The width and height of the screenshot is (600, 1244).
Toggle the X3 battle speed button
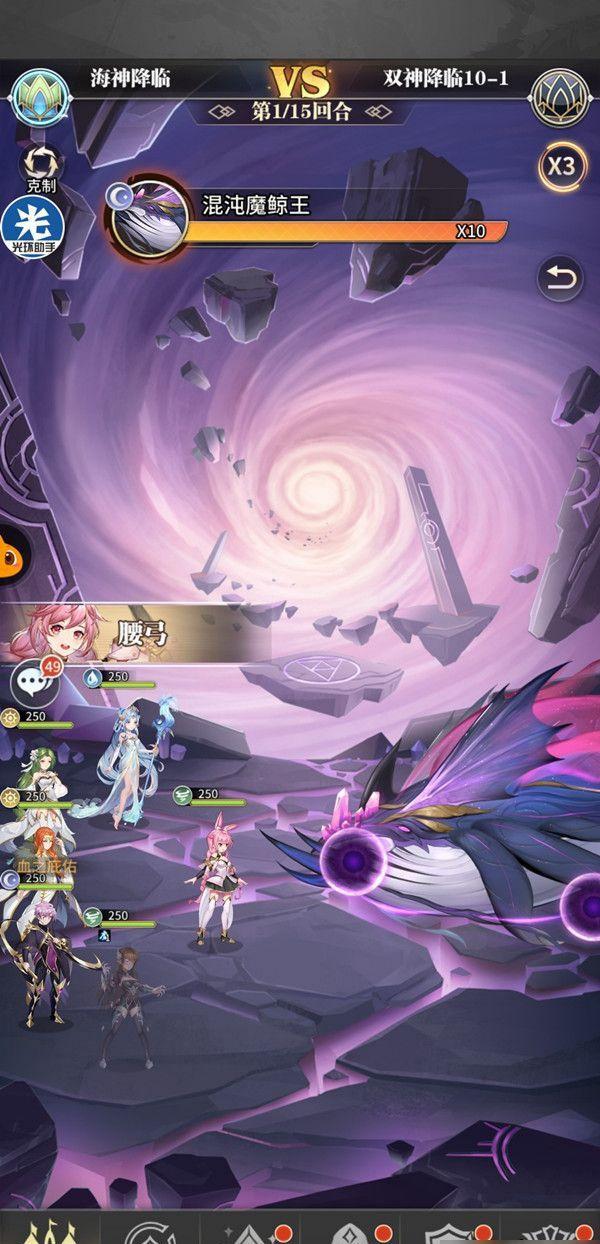[561, 166]
